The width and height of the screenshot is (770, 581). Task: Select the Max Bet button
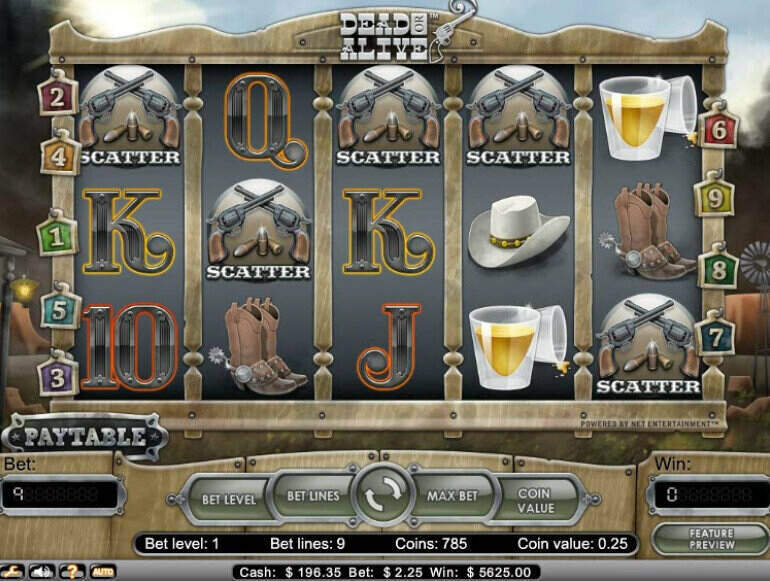tap(455, 496)
